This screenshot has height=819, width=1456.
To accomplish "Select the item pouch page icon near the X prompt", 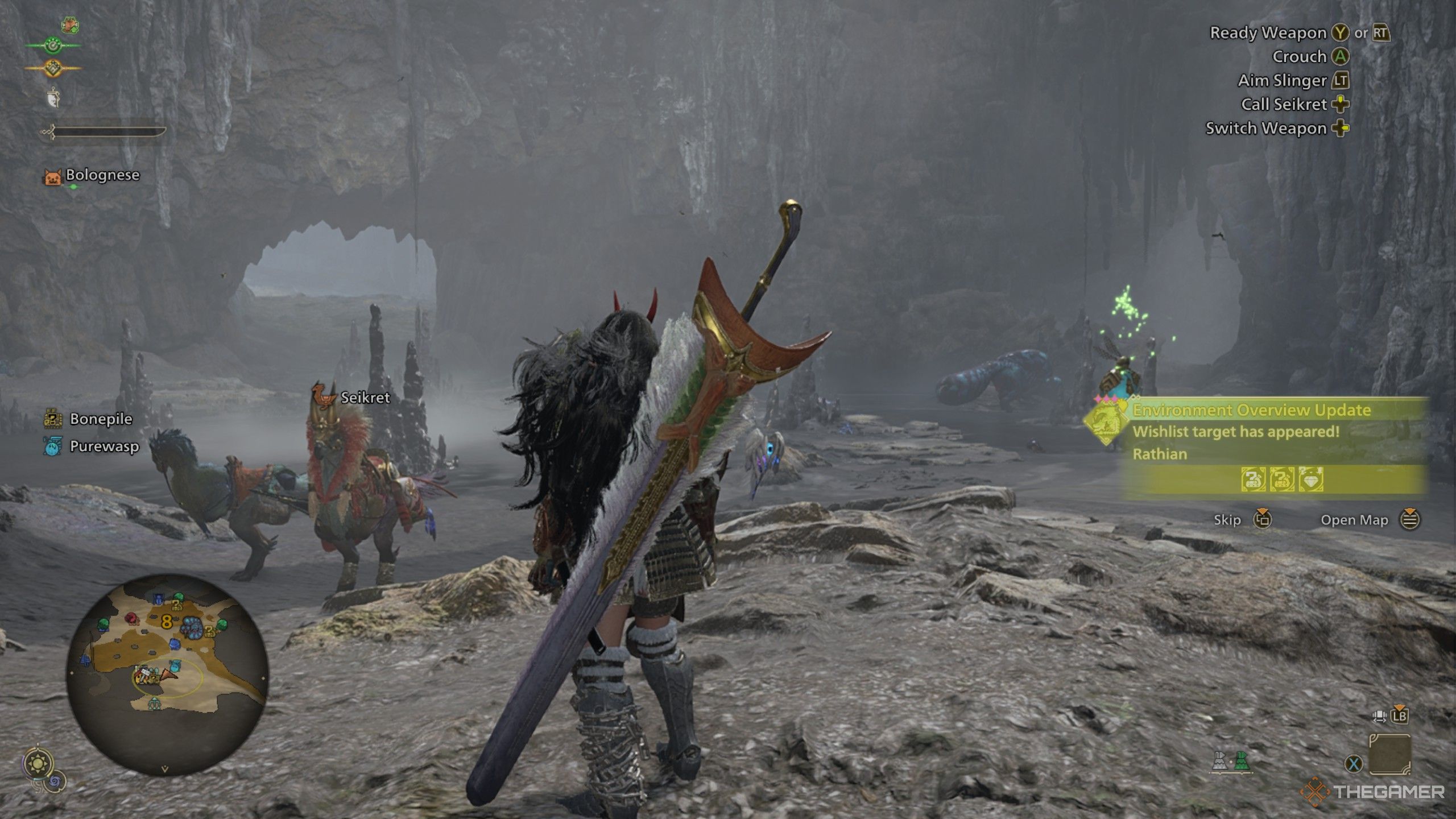I will pyautogui.click(x=1389, y=754).
